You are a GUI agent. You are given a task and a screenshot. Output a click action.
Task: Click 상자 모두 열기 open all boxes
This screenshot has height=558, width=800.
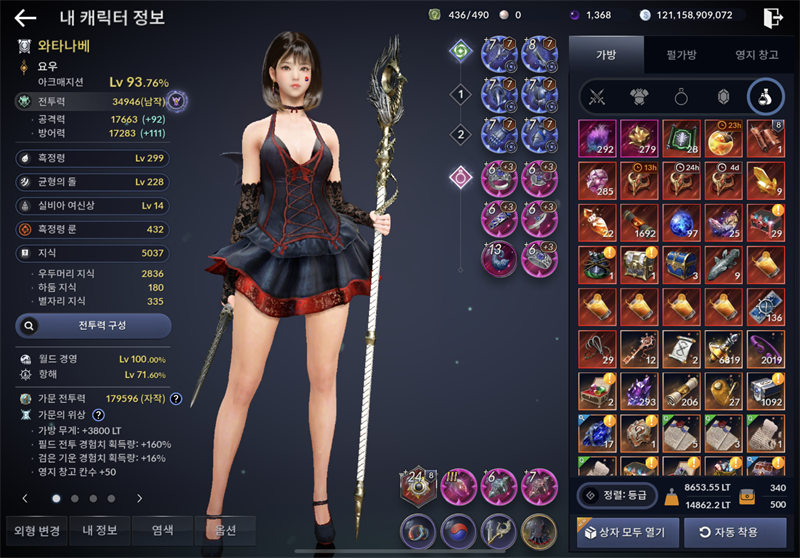click(x=625, y=531)
